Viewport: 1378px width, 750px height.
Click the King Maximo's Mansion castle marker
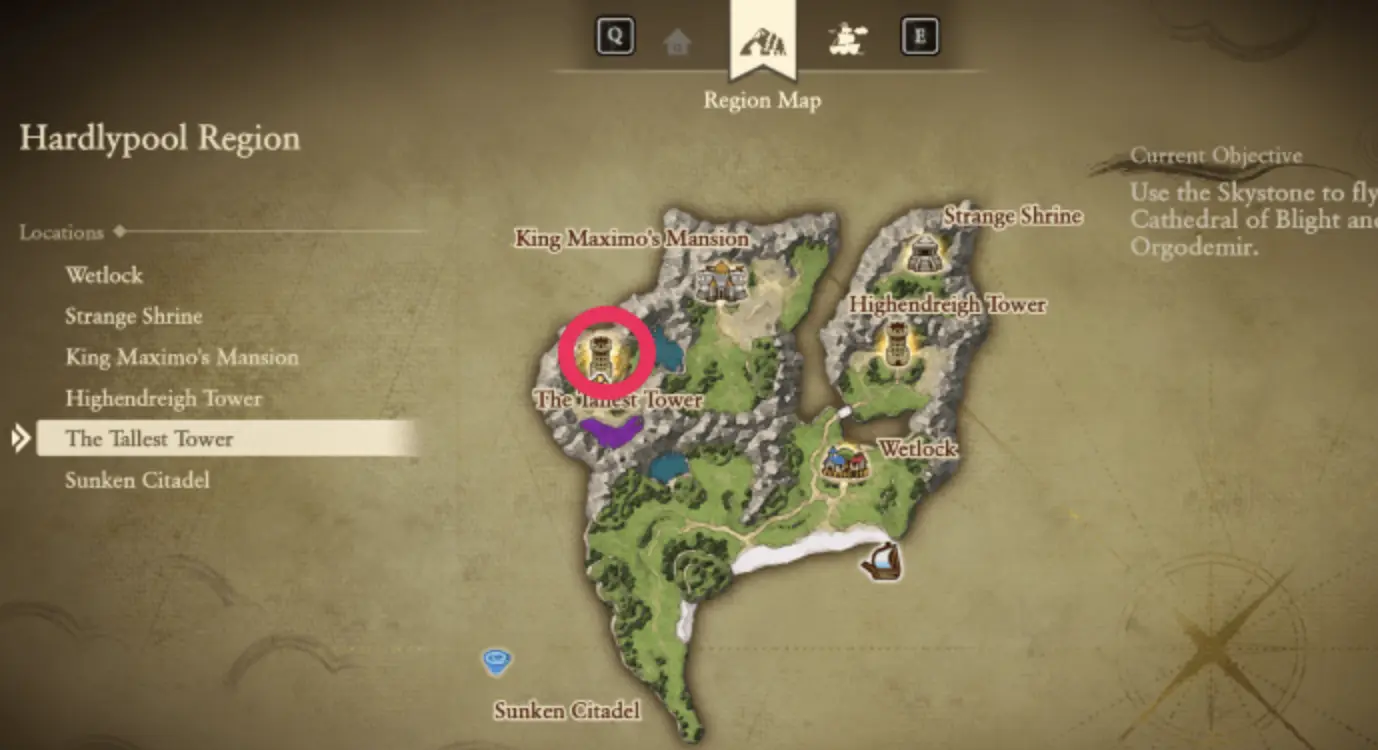coord(722,281)
